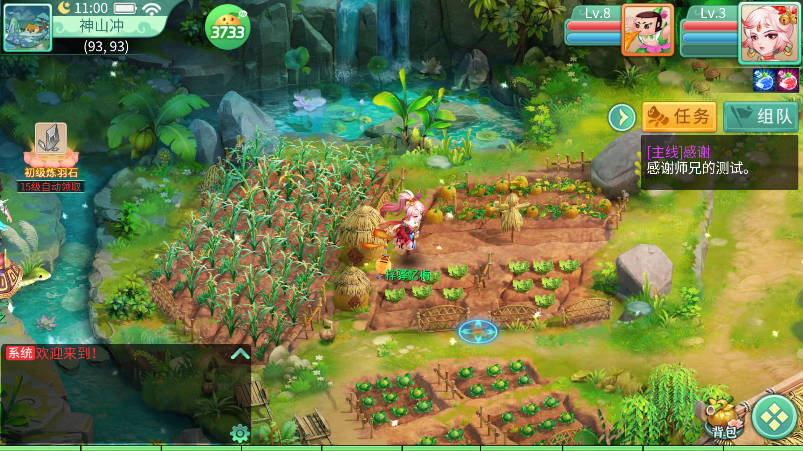Viewport: 803px width, 451px height.
Task: Click the pink-haired player character portrait
Action: tap(768, 32)
